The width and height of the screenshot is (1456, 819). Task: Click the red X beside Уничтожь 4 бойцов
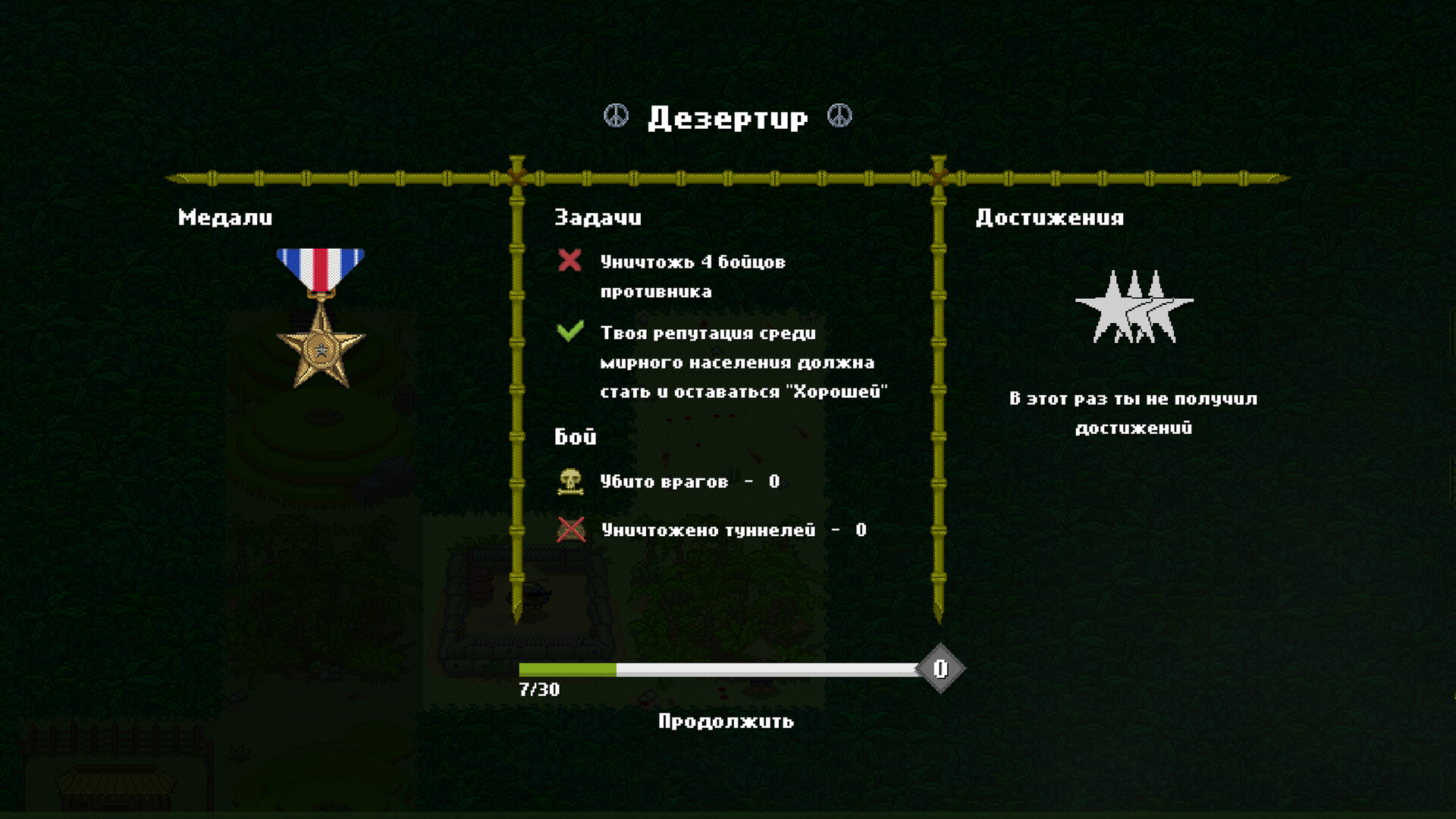[569, 261]
